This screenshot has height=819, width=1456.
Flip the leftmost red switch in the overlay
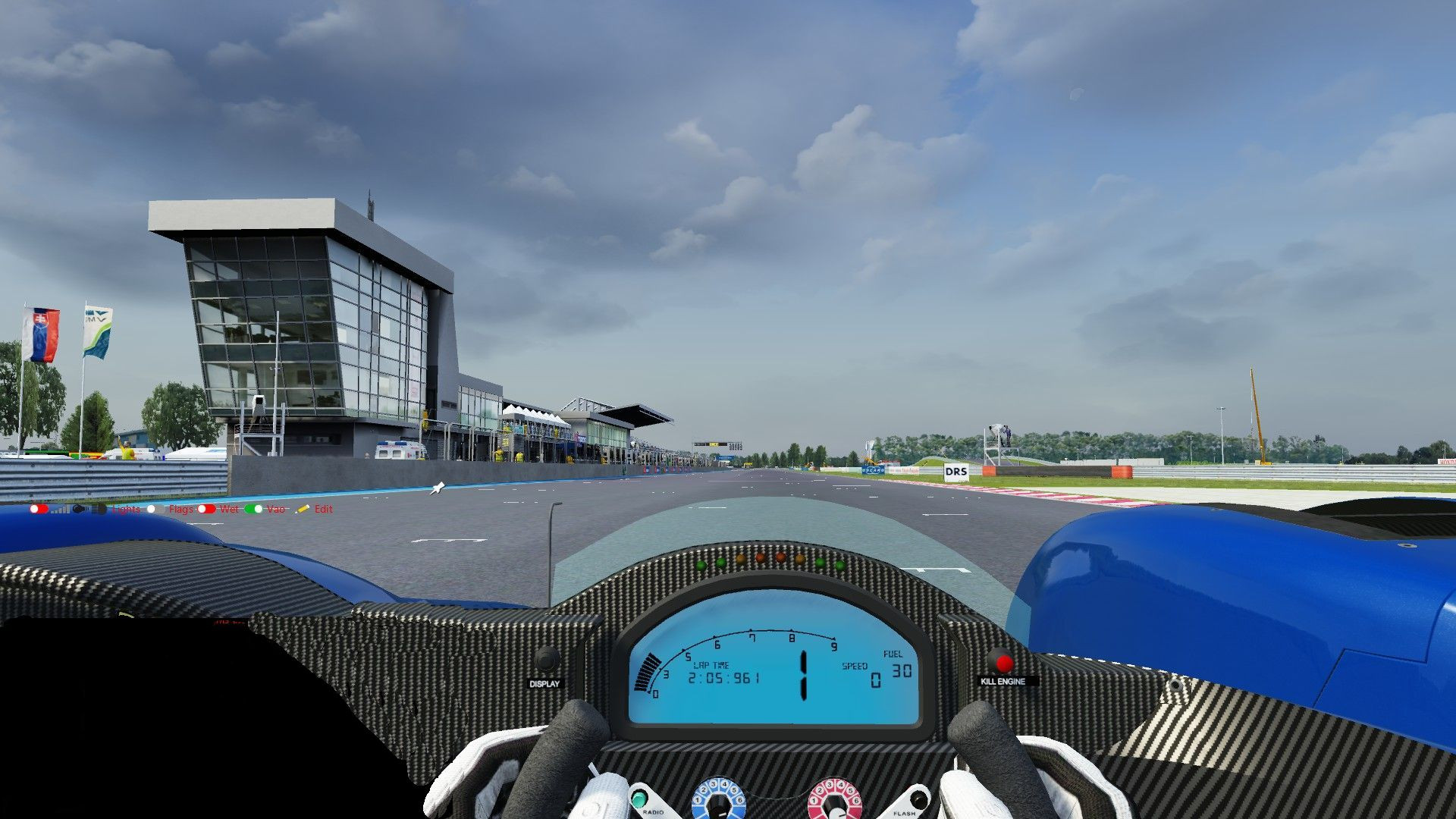click(39, 509)
